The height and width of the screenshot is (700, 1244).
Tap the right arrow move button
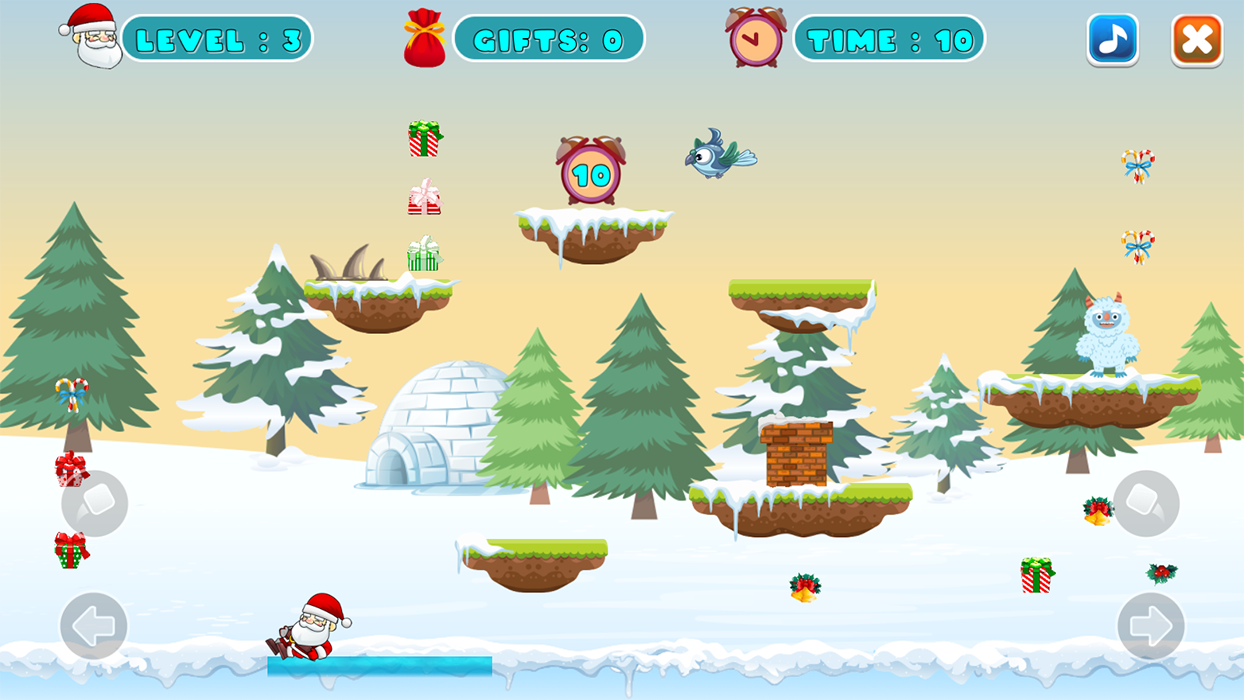pyautogui.click(x=1150, y=626)
